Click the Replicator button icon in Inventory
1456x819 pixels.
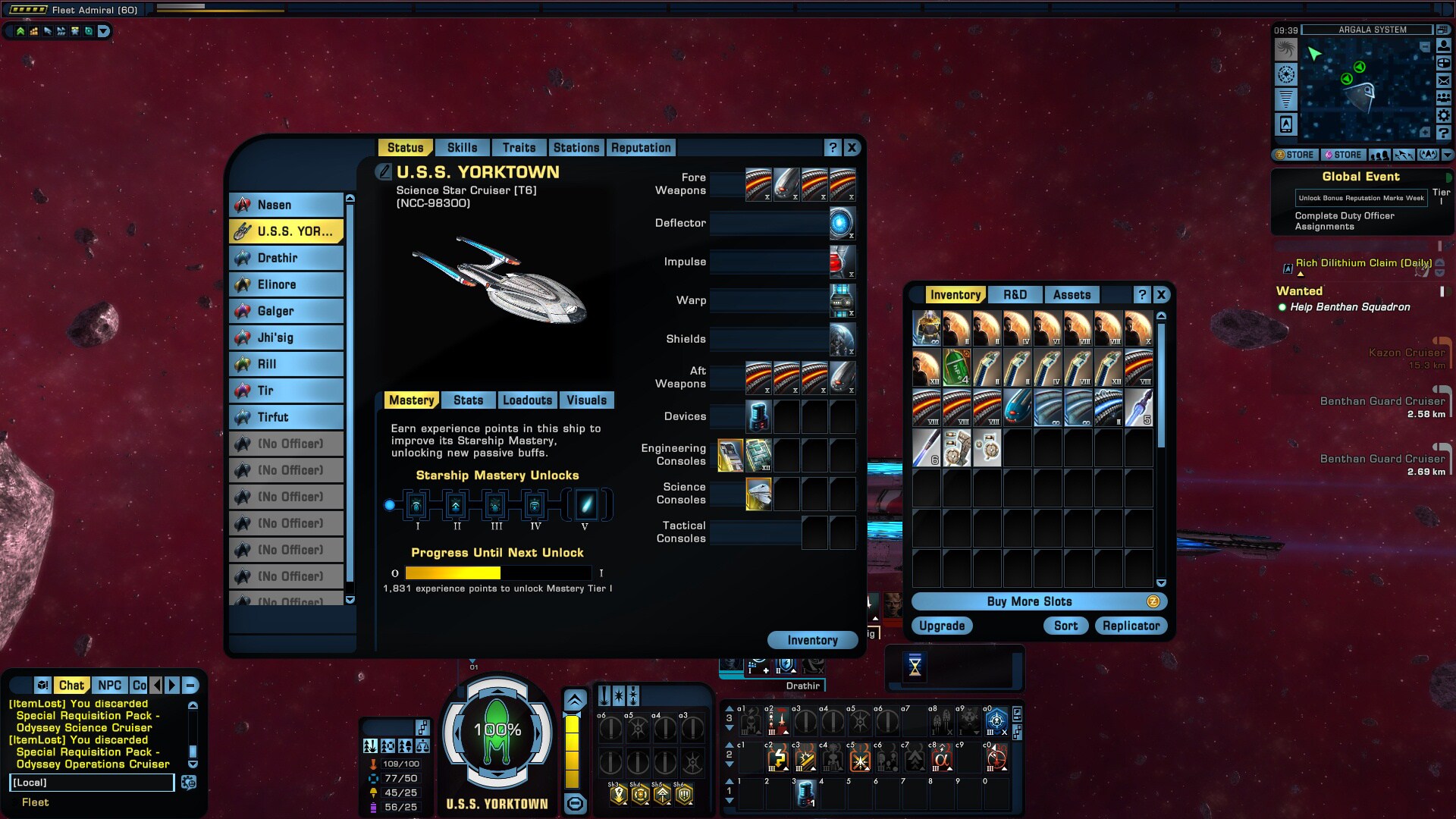pos(1131,626)
